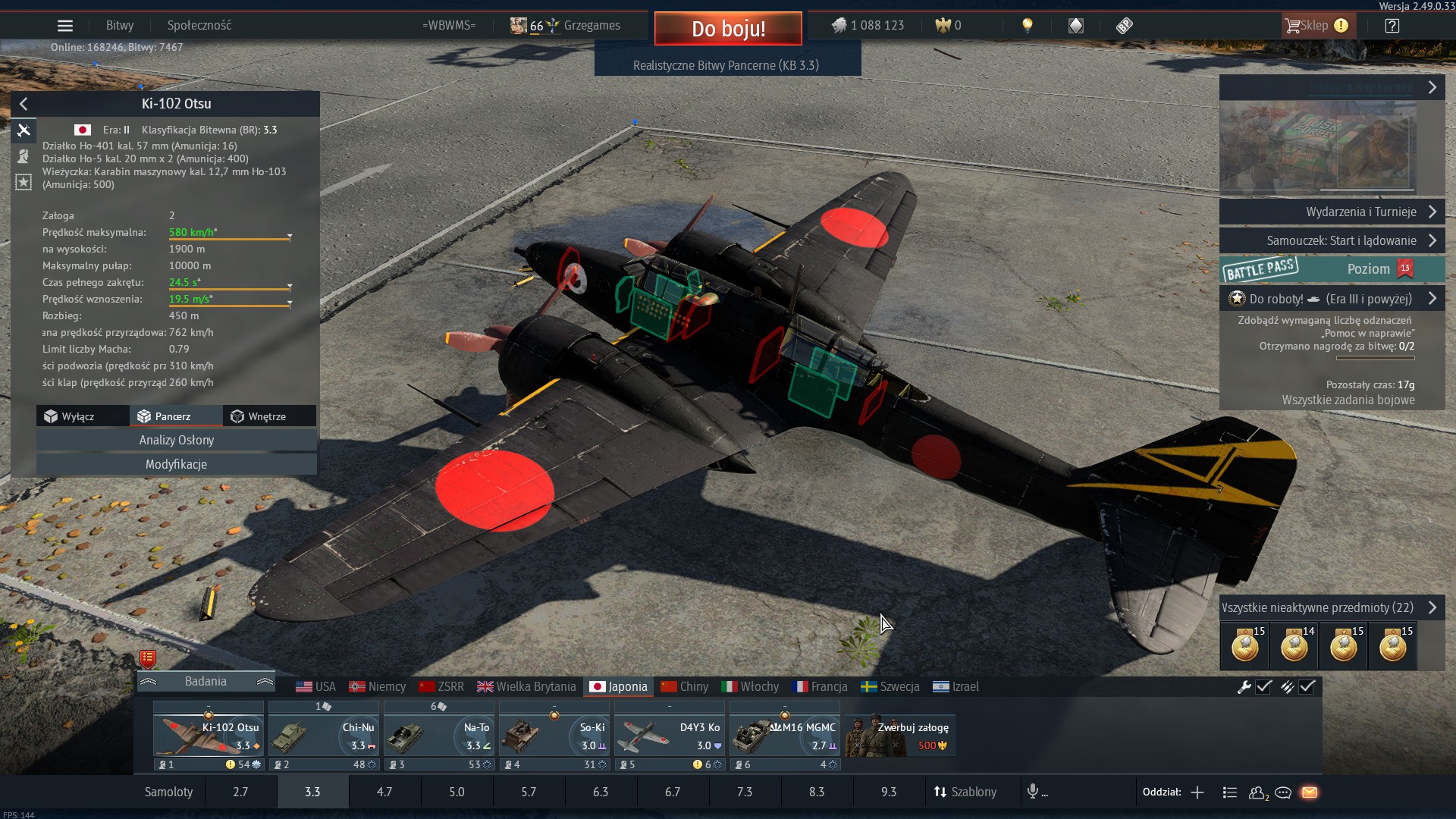Select the Wielka Brytania nation tab

pos(527,686)
